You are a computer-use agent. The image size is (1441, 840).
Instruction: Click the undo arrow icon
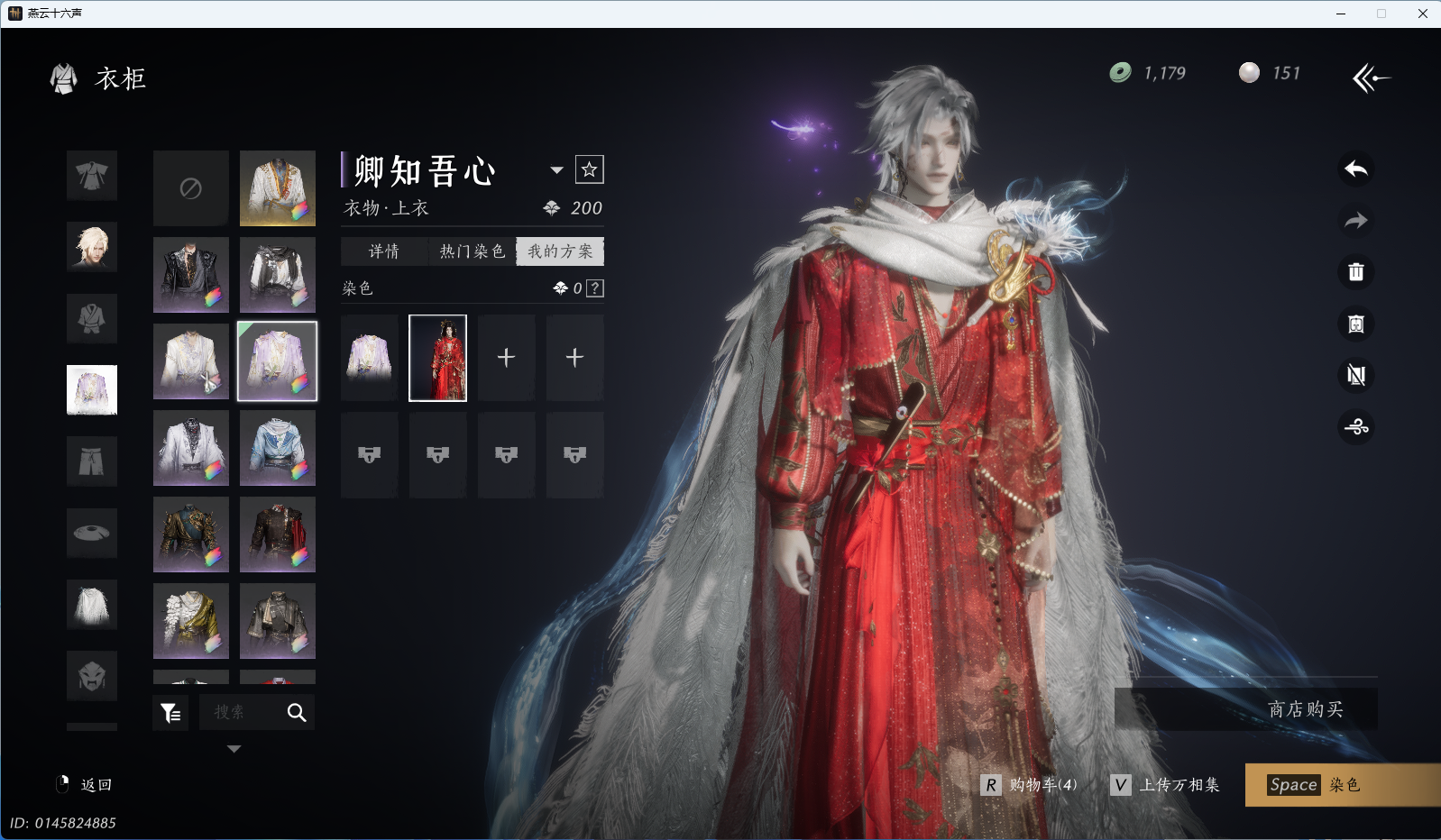click(x=1356, y=169)
